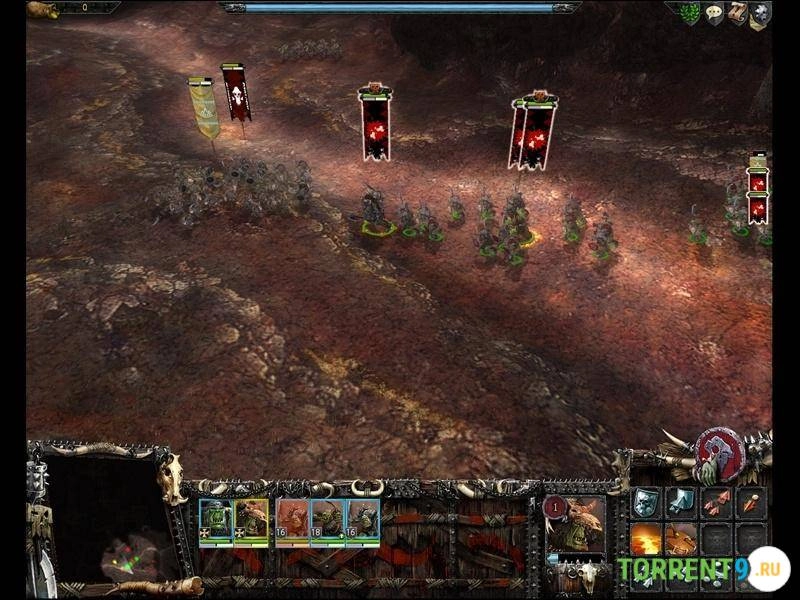Select the regiment with the yellow banner
Screen dimensions: 800x600
pyautogui.click(x=205, y=108)
